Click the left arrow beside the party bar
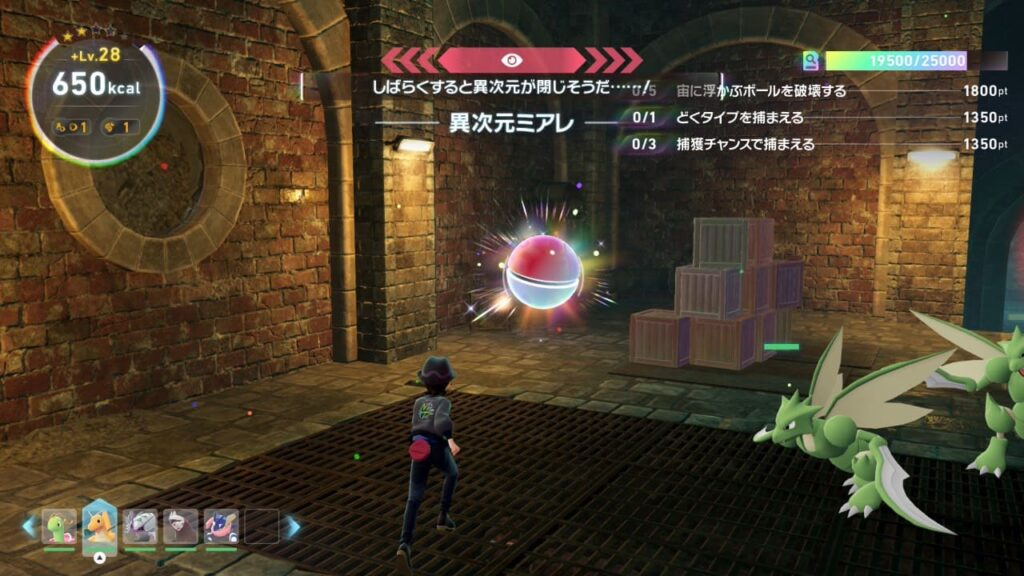 (29, 526)
